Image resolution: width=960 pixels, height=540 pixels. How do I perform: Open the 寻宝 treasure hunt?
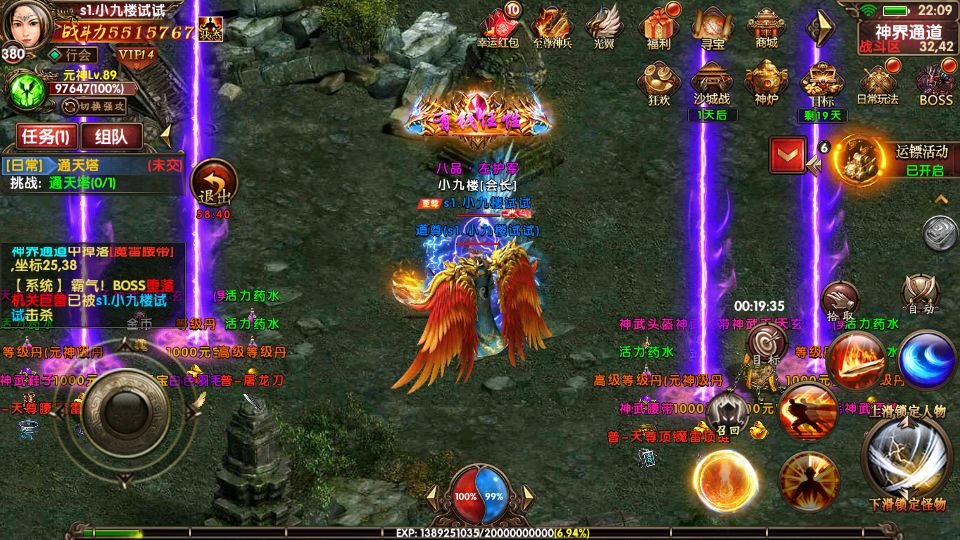click(711, 24)
